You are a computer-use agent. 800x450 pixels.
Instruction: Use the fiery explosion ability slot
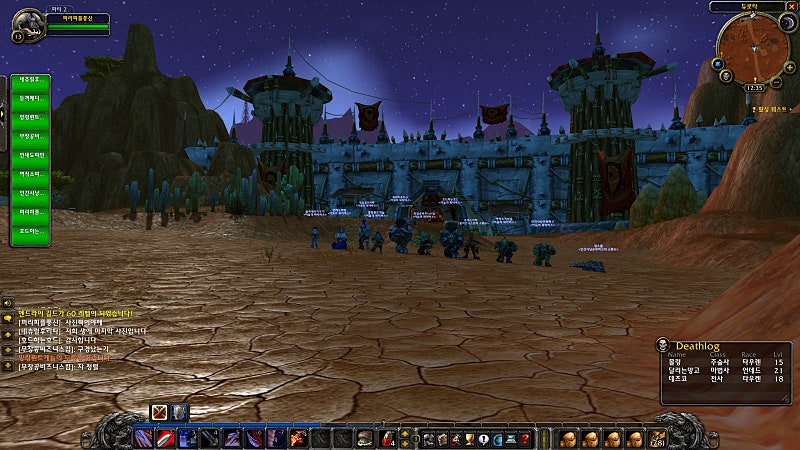[298, 438]
